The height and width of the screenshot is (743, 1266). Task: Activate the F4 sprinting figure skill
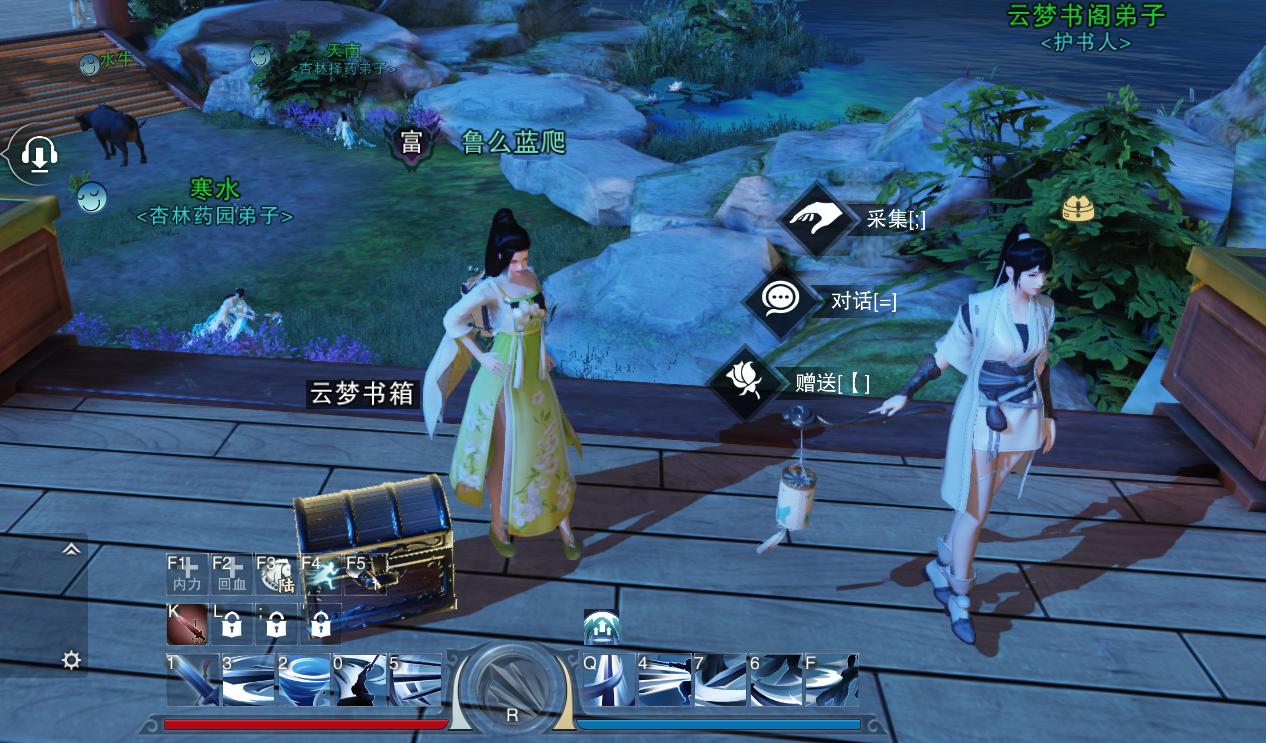coord(320,574)
